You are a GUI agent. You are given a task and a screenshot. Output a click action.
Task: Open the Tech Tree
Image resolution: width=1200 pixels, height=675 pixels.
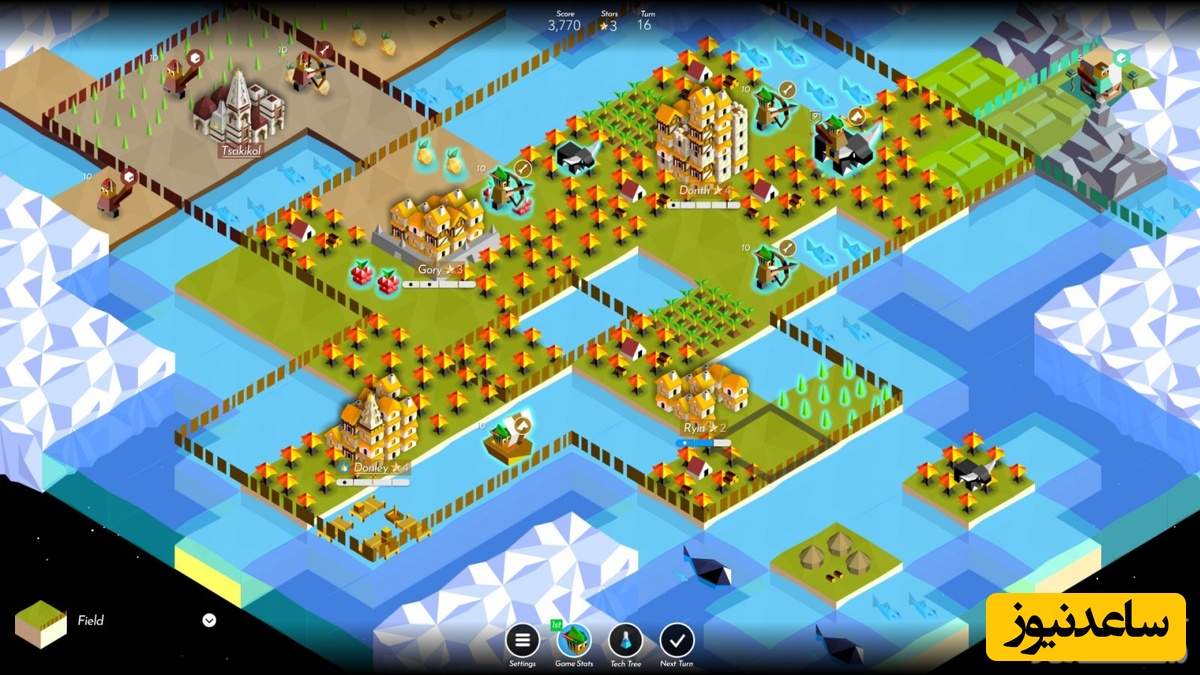click(626, 640)
